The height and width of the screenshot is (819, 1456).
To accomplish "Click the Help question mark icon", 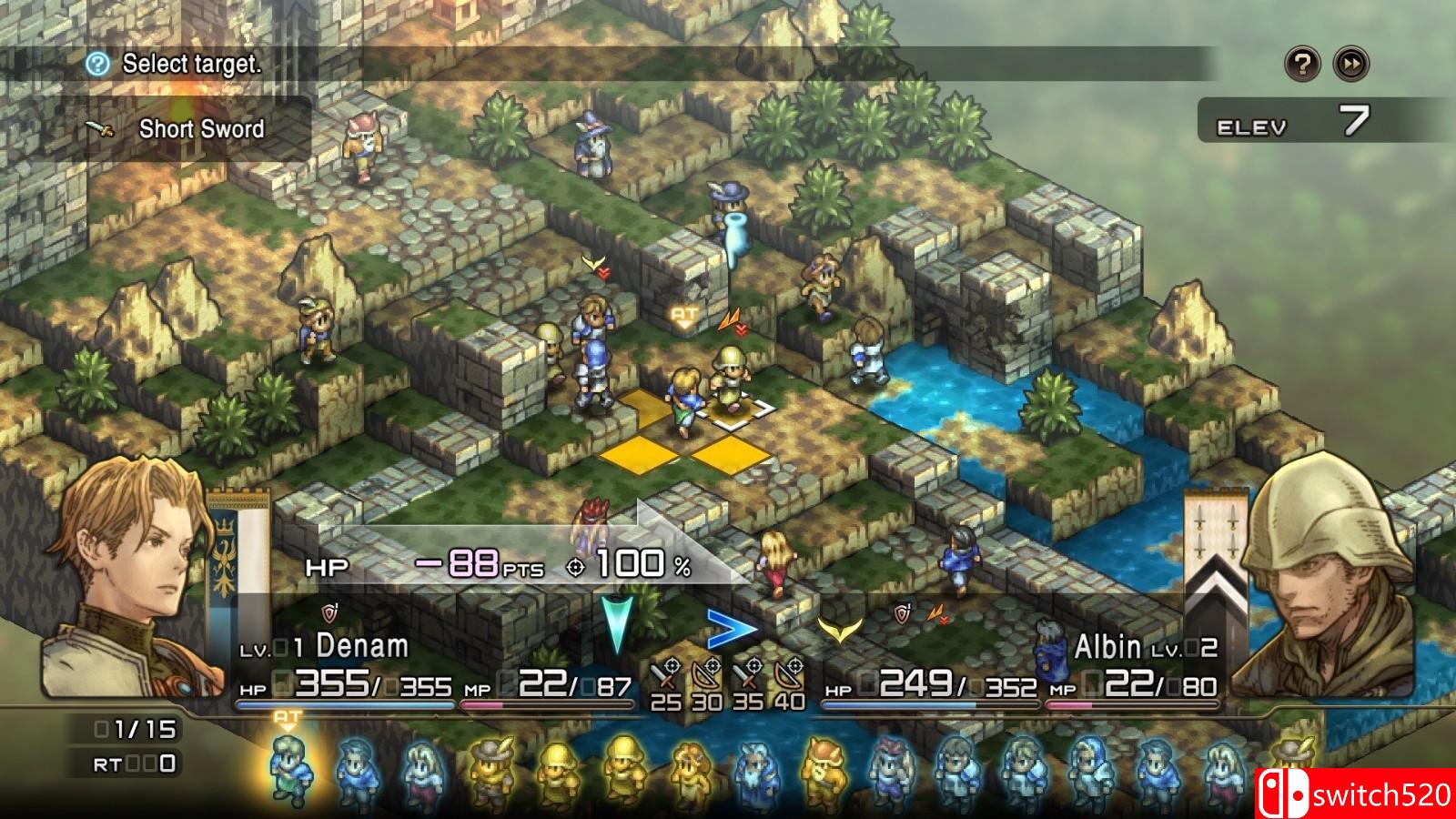I will (x=1301, y=63).
